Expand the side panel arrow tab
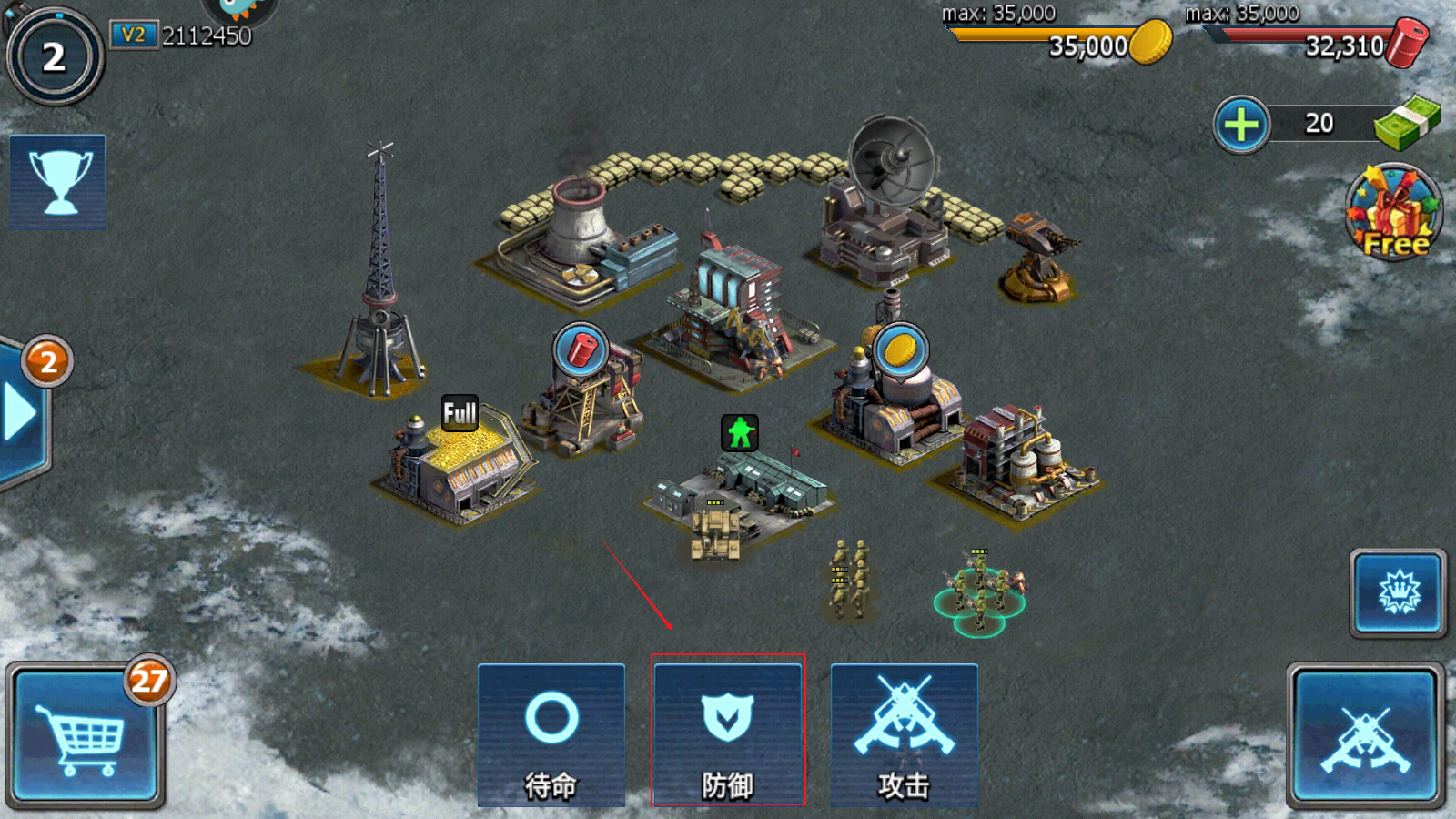The width and height of the screenshot is (1456, 819). 20,414
